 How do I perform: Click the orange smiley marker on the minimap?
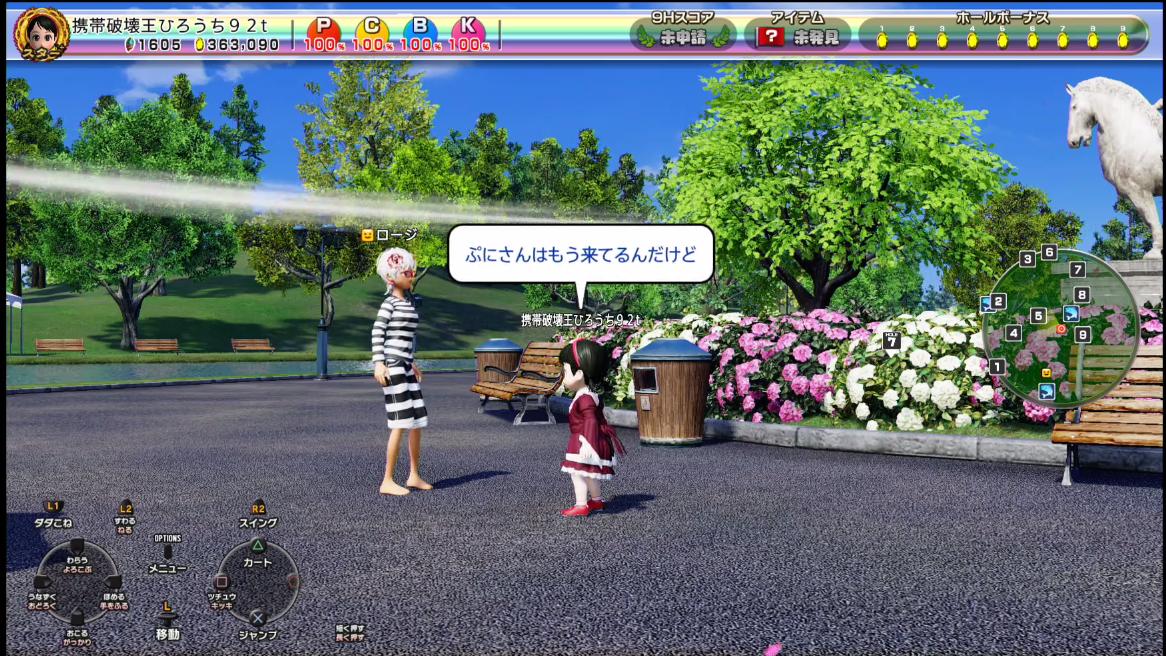[1046, 373]
